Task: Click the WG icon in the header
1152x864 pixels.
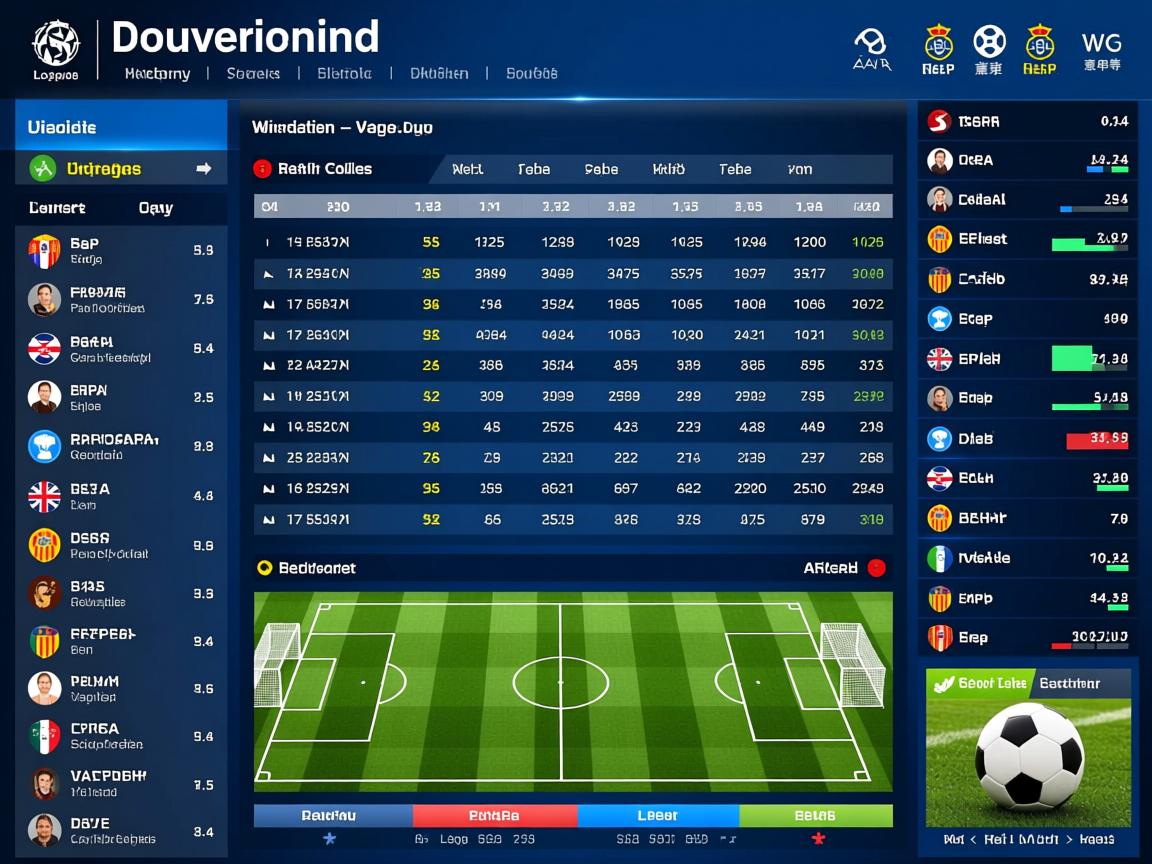Action: tap(1101, 50)
